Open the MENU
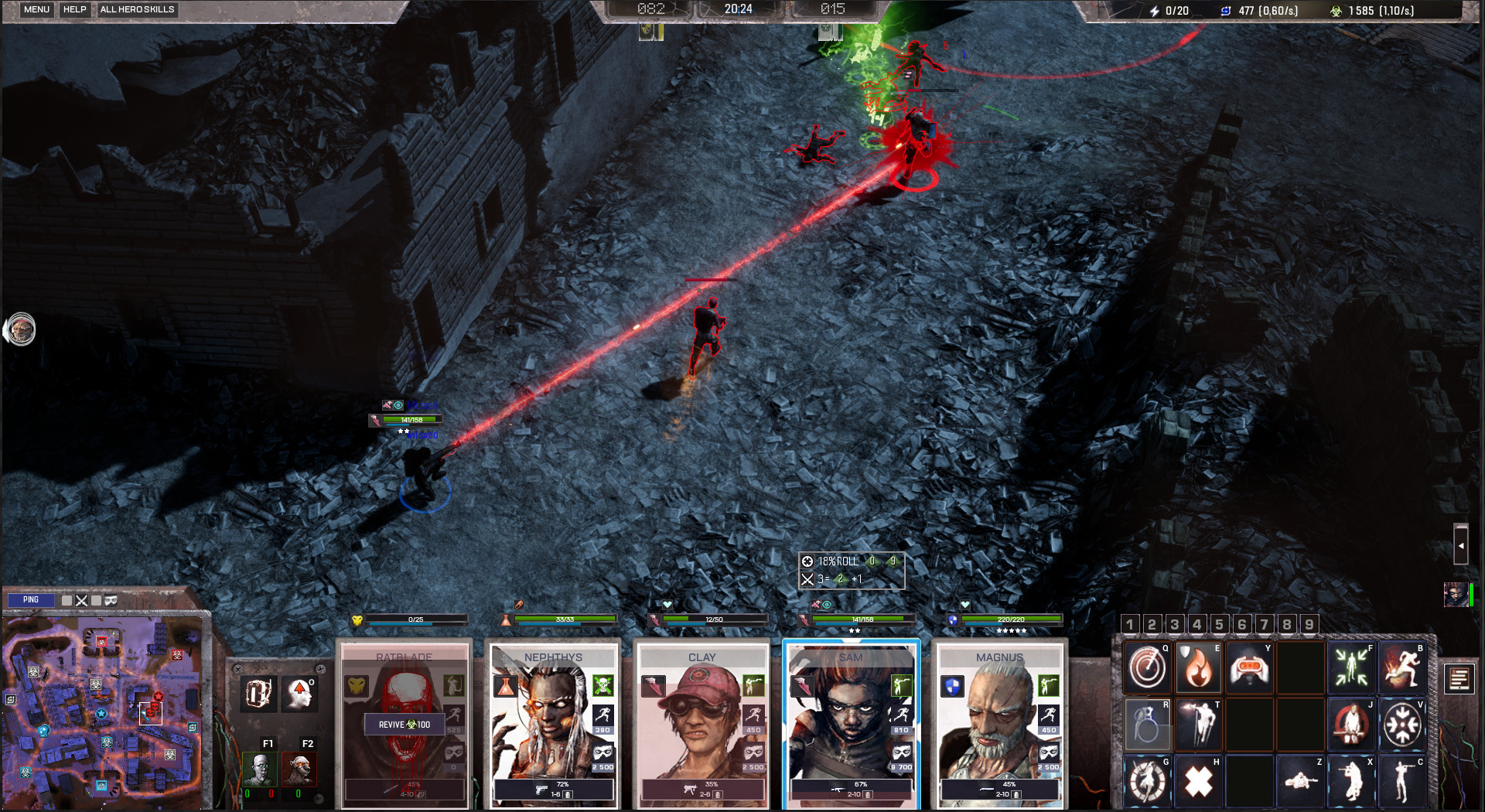 [36, 9]
